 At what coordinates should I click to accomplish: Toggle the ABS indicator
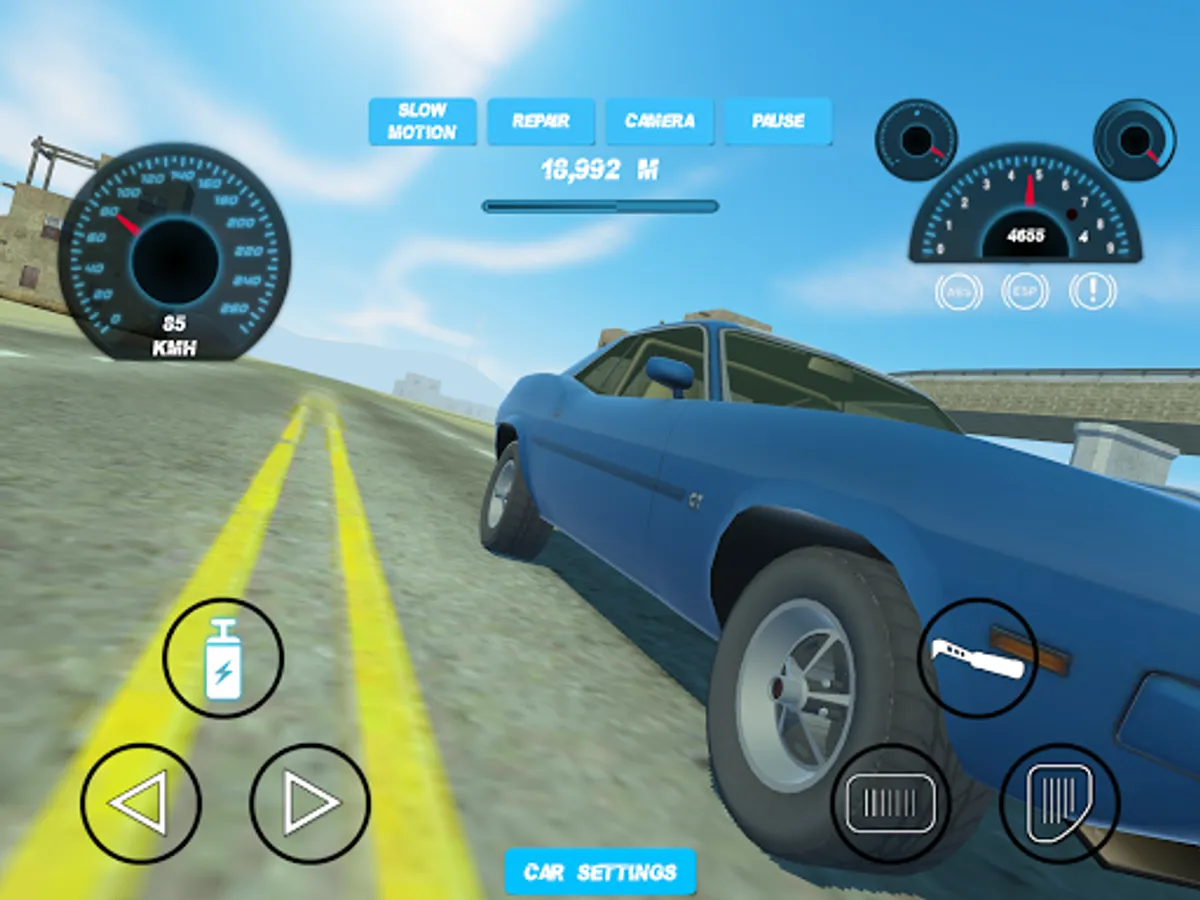pos(957,291)
